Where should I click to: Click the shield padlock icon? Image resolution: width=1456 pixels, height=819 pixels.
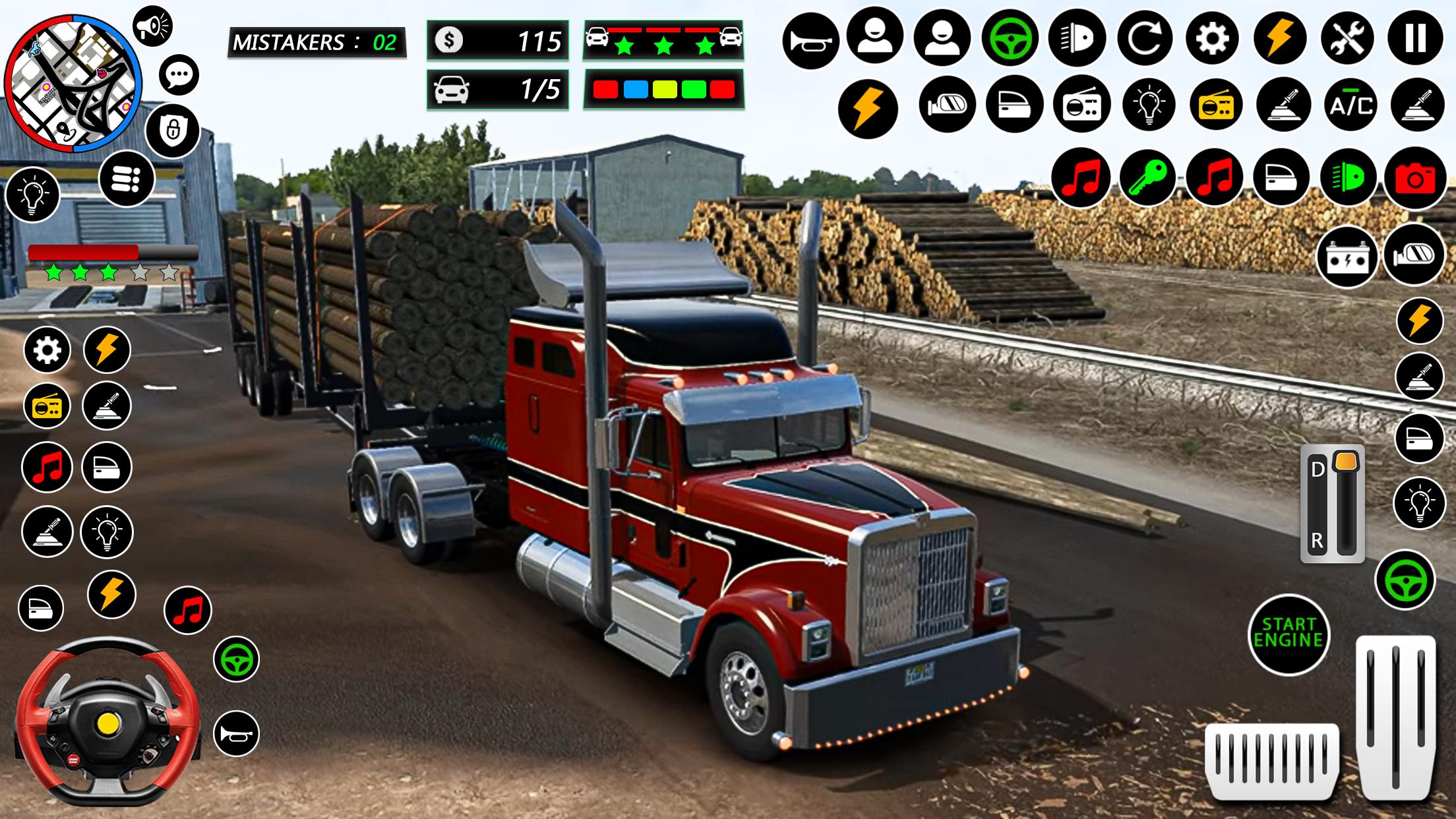coord(172,130)
